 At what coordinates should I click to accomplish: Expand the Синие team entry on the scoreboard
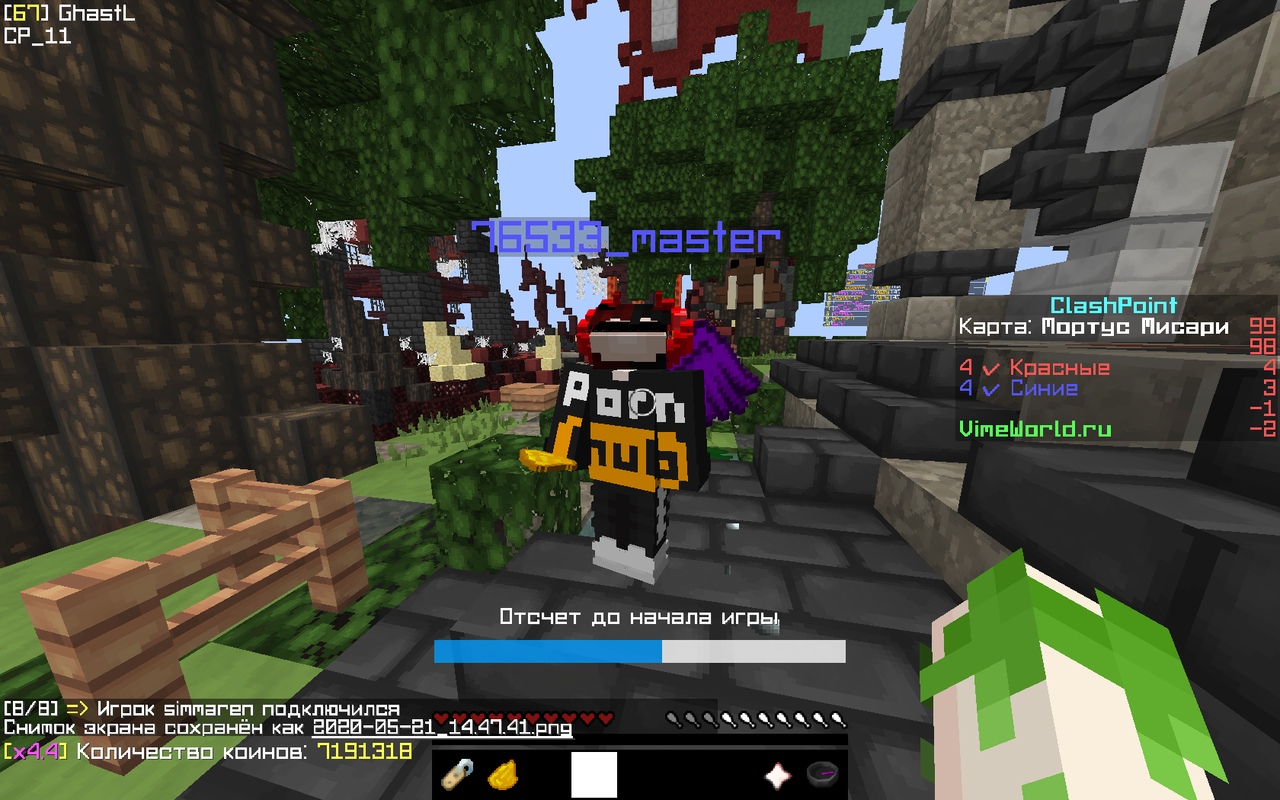(1045, 389)
